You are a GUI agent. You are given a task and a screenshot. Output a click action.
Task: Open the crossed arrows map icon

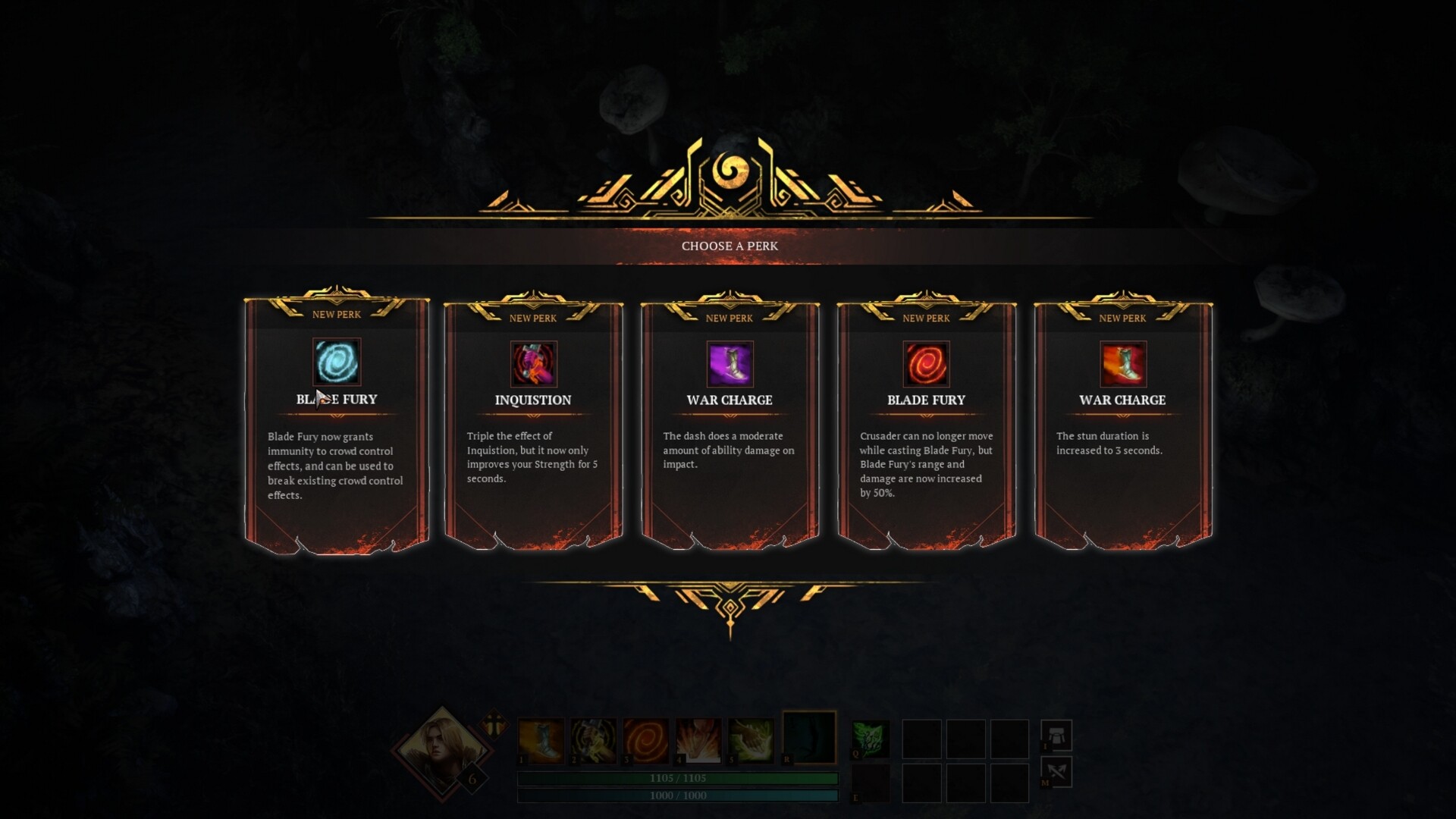(1056, 772)
